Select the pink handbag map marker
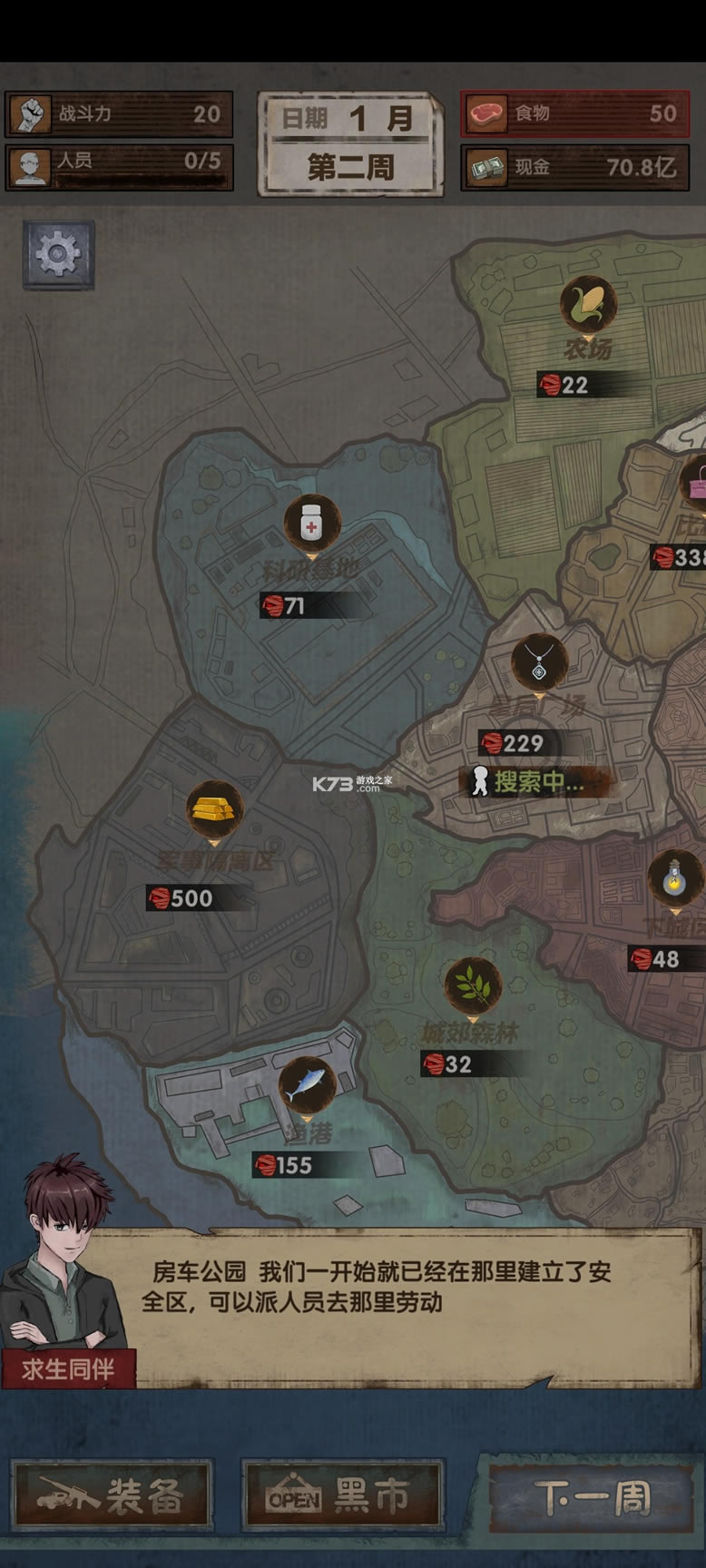Viewport: 706px width, 1568px height. click(x=697, y=481)
